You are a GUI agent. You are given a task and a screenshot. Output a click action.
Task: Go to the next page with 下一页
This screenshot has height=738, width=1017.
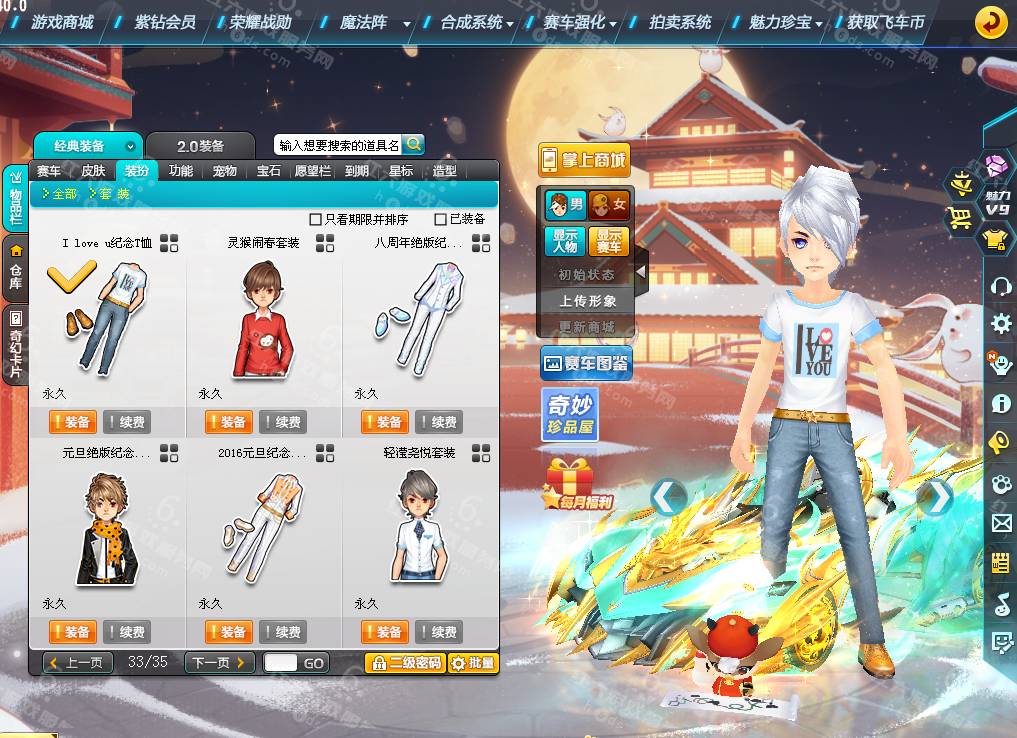[x=218, y=662]
